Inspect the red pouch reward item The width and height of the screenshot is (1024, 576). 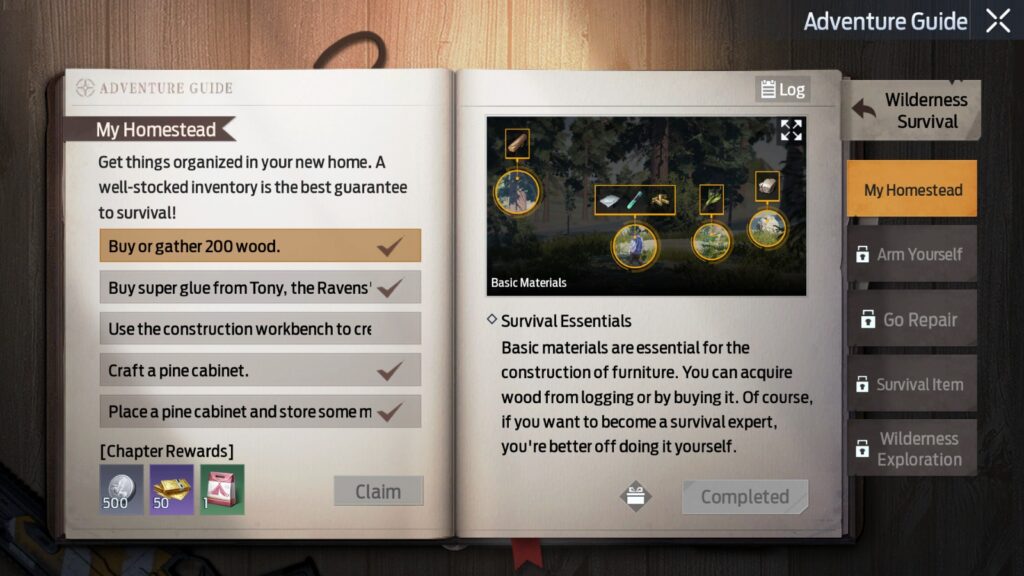(x=222, y=489)
